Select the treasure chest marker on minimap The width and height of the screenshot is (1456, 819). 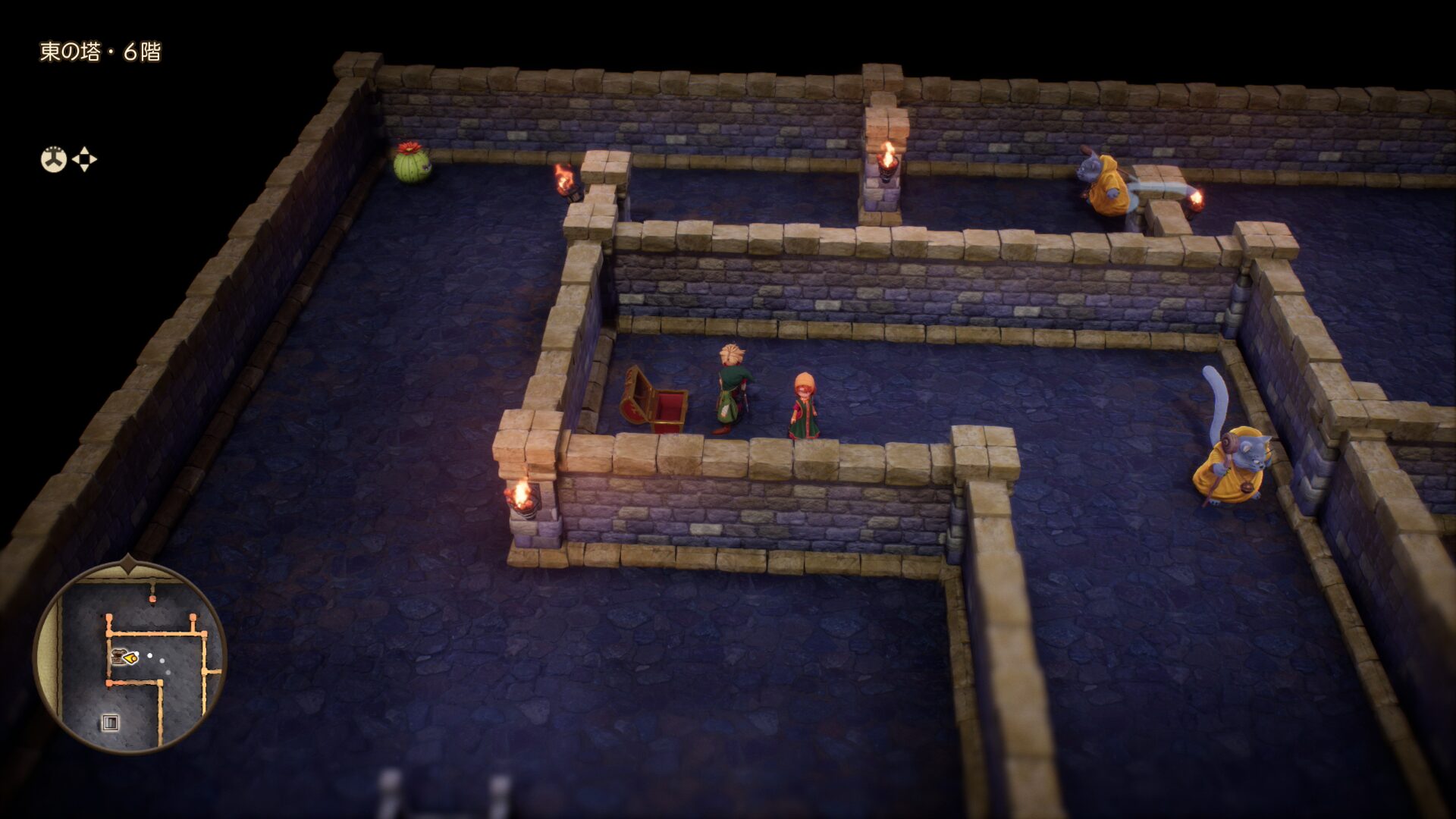click(x=118, y=655)
